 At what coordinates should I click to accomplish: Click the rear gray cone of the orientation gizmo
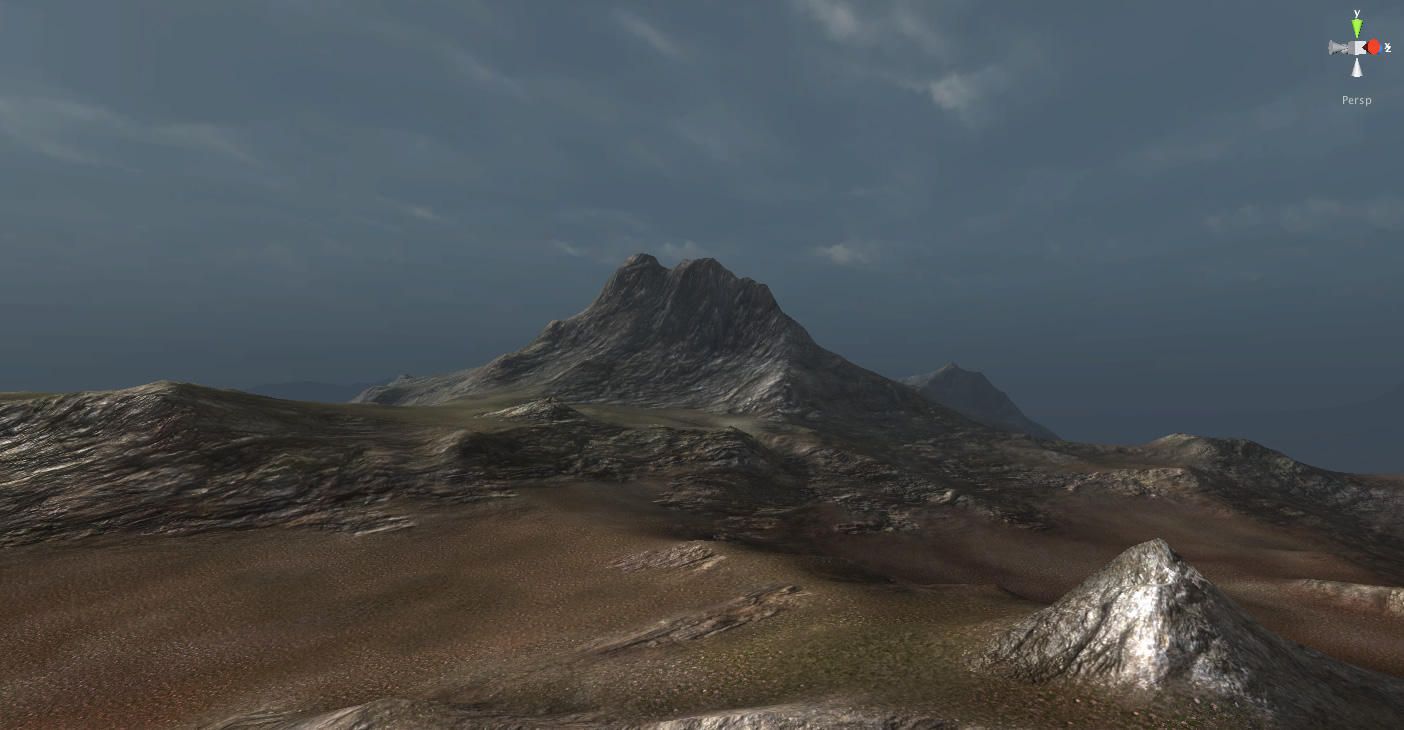coord(1346,49)
